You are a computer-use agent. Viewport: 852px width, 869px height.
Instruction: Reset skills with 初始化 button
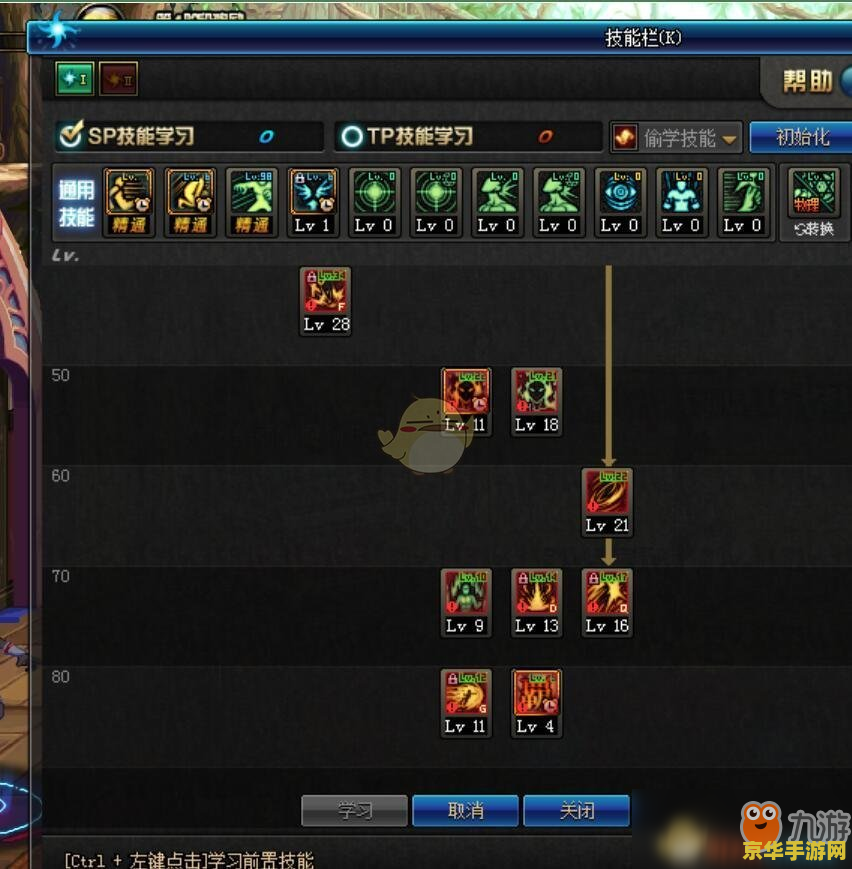coord(802,137)
